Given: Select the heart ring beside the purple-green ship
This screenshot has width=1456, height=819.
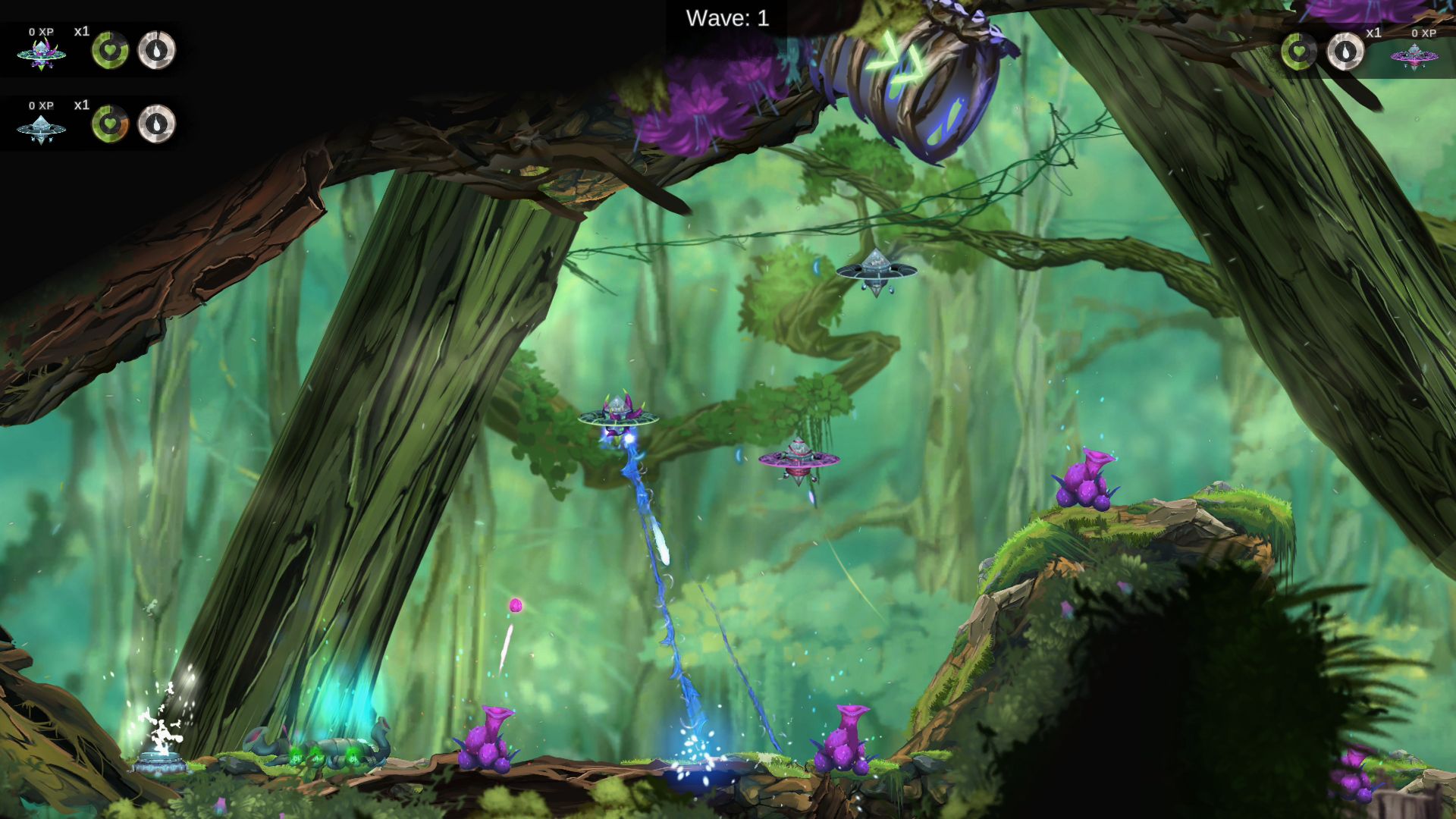Looking at the screenshot, I should (x=110, y=50).
